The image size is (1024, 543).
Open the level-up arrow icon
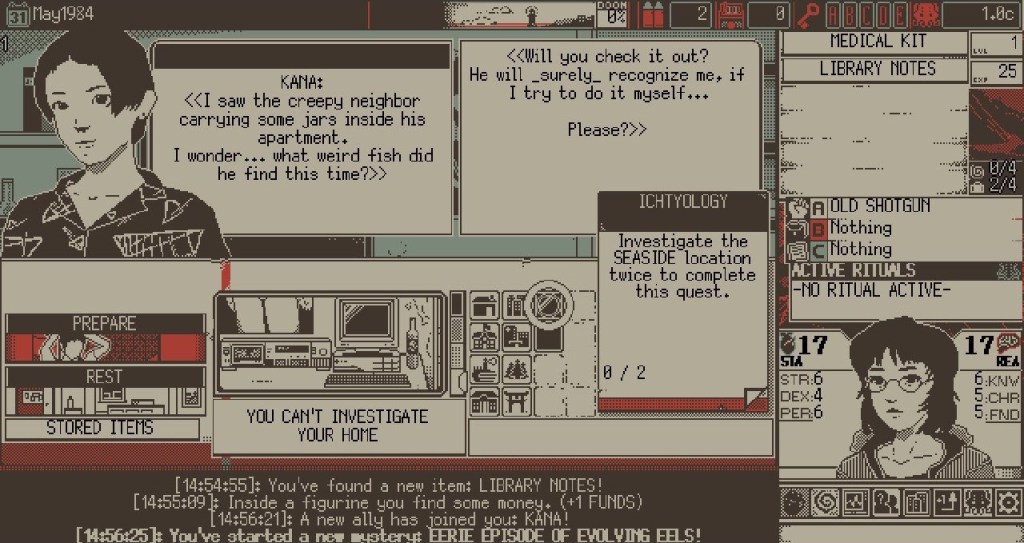point(949,502)
